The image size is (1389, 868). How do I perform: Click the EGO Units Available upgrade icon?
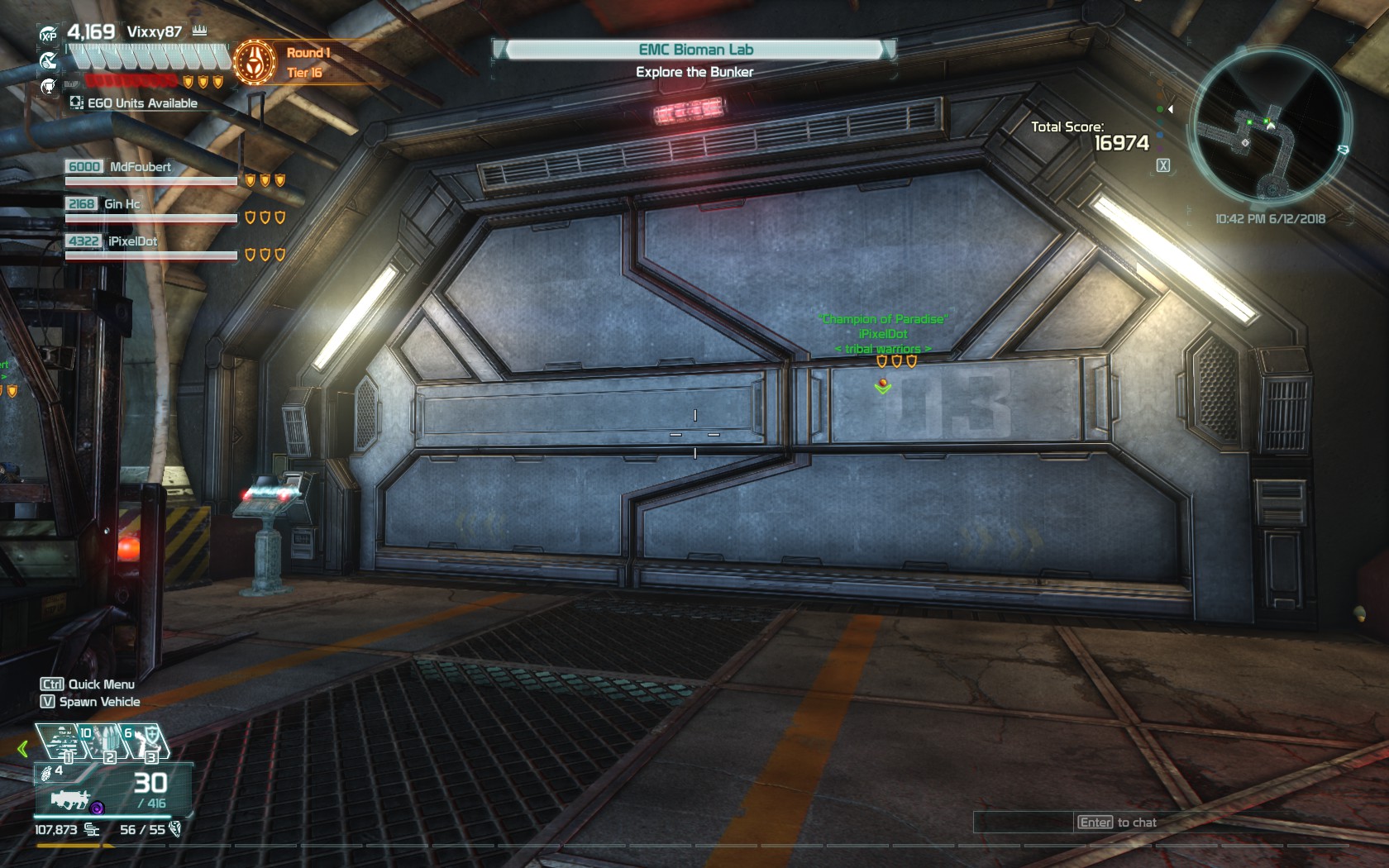(x=75, y=102)
